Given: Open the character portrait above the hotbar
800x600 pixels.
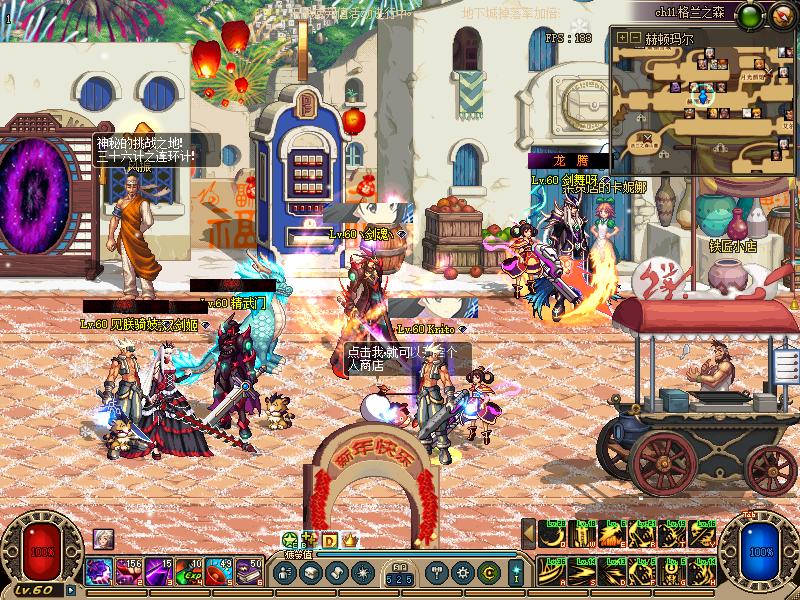Looking at the screenshot, I should [x=103, y=538].
